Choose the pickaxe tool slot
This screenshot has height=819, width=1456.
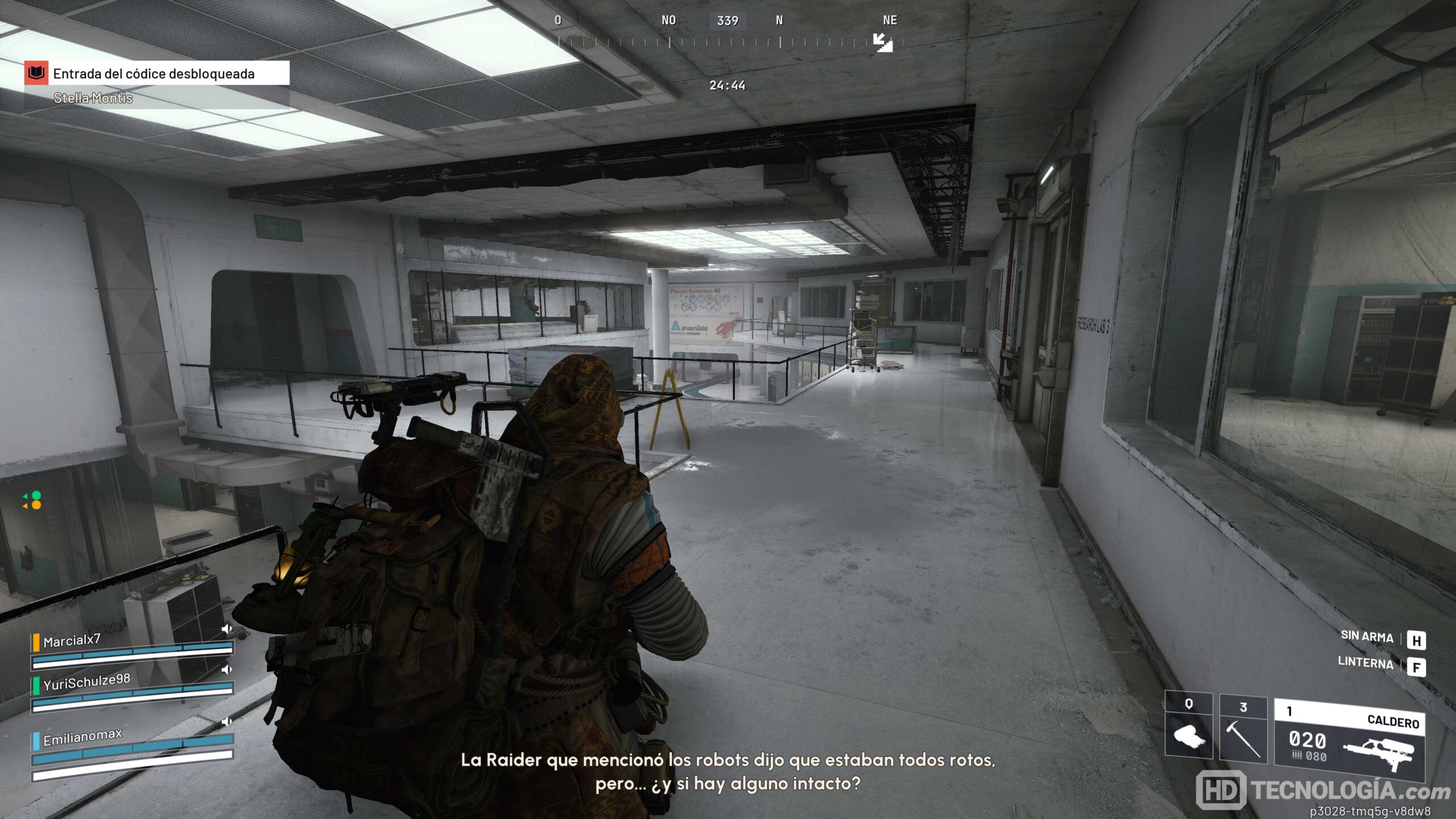point(1243,730)
